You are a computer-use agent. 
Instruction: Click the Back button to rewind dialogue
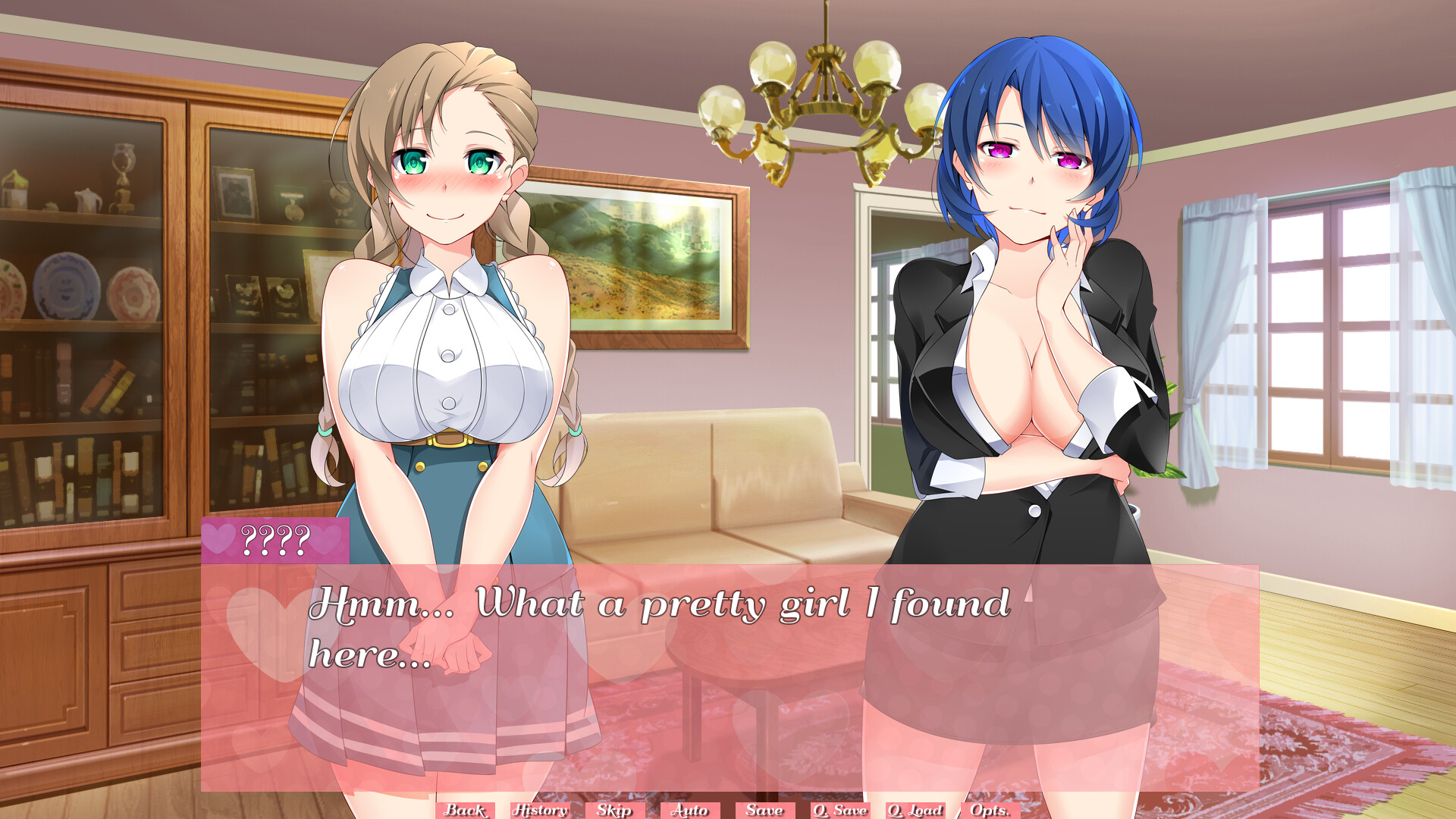click(x=466, y=810)
